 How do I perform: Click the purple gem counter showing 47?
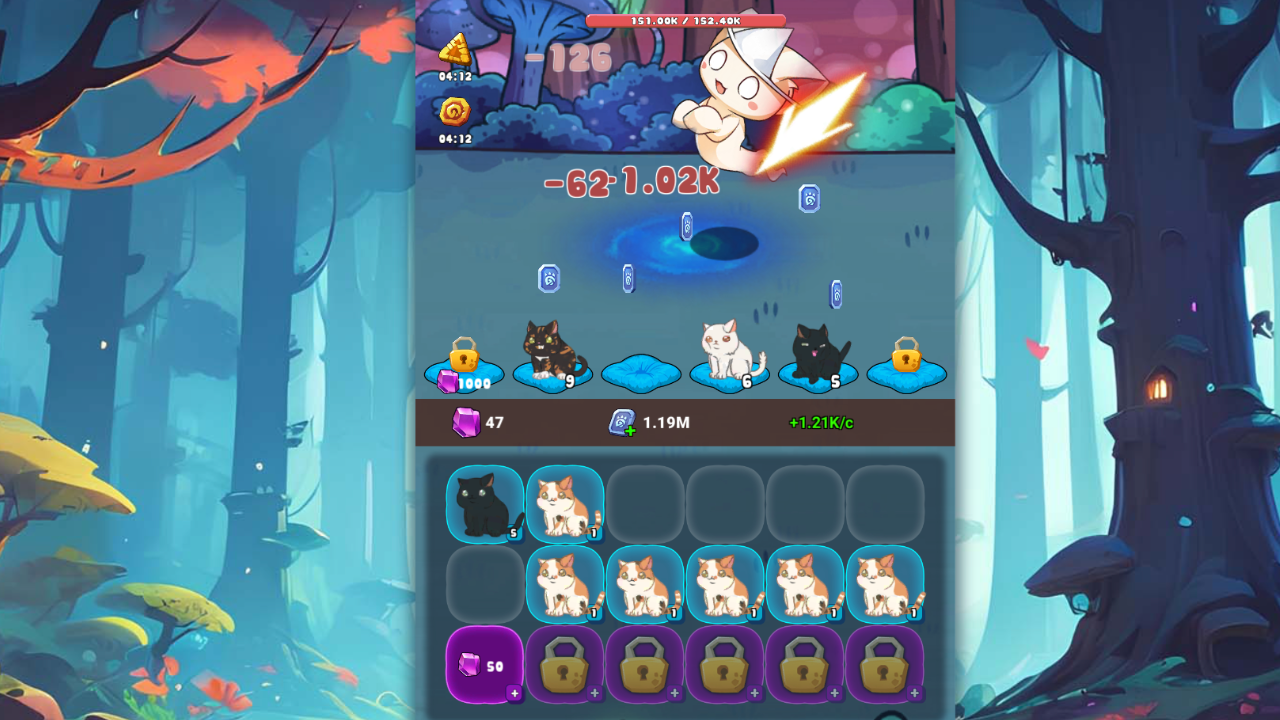tap(470, 422)
